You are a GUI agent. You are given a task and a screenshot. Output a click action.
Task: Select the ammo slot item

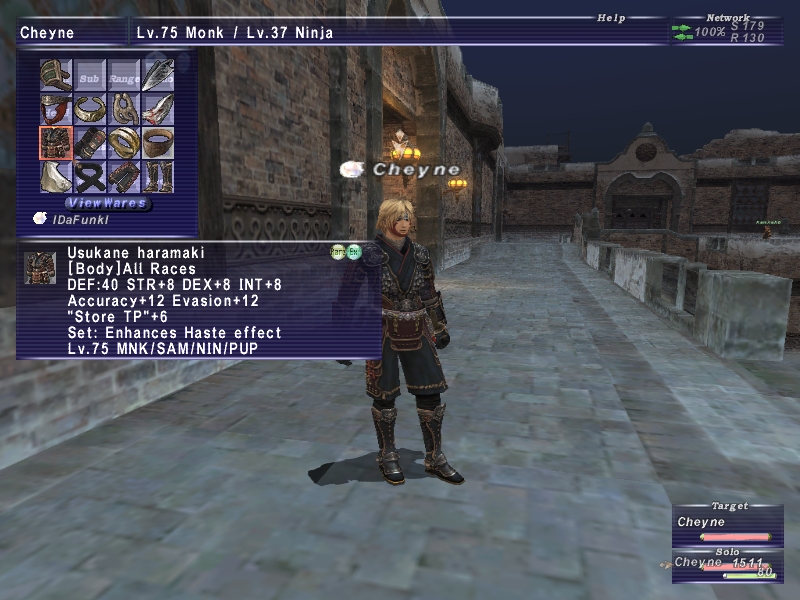click(158, 75)
